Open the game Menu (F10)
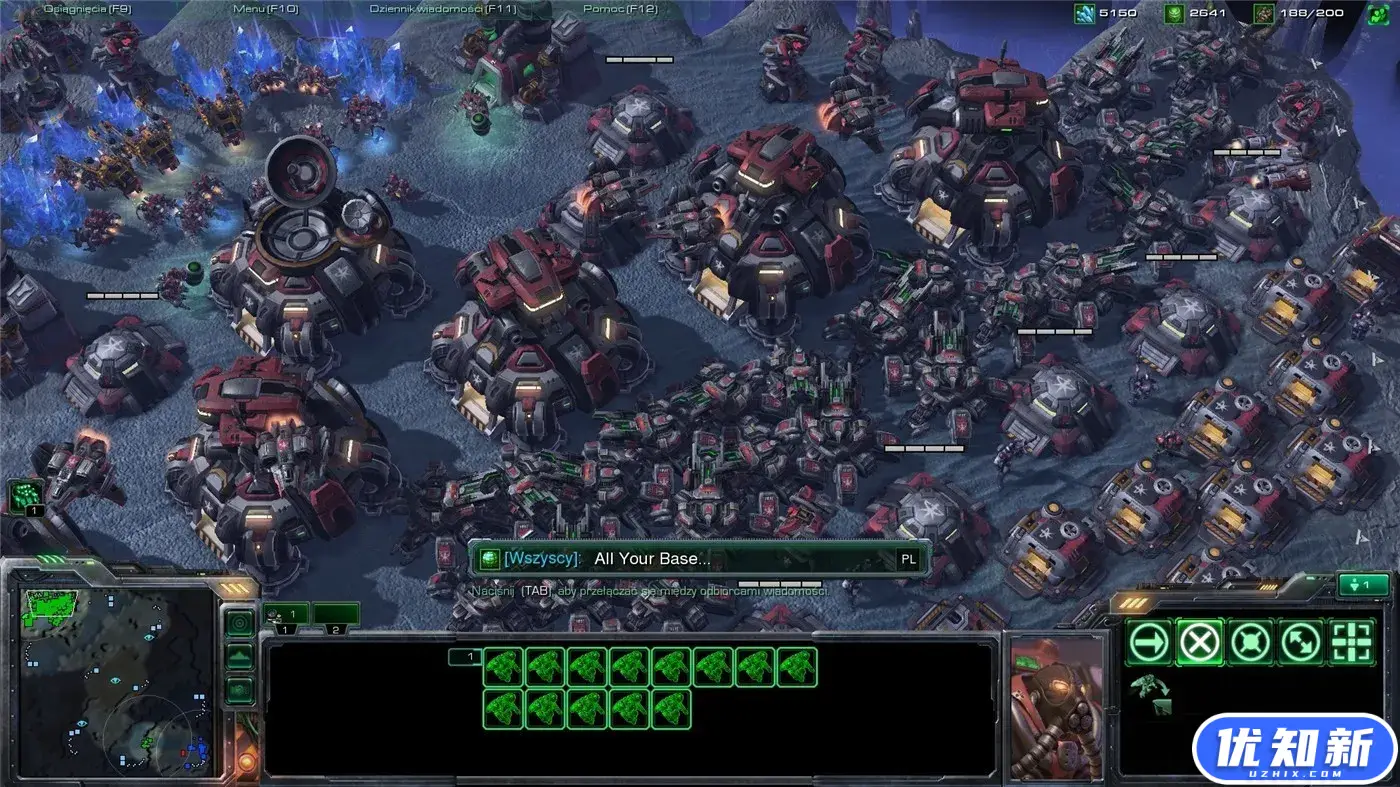 pyautogui.click(x=265, y=9)
